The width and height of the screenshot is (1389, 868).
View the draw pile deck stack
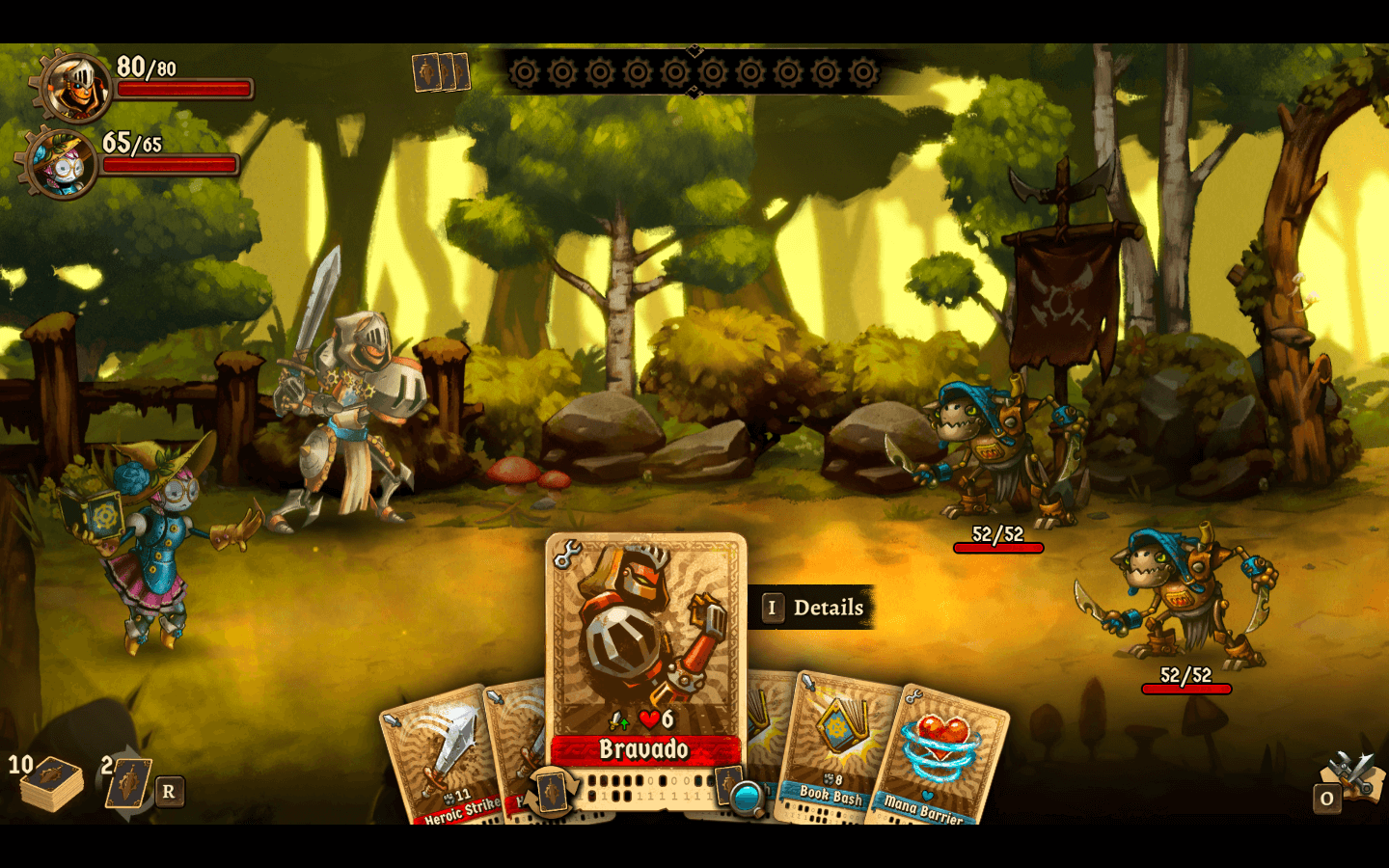(52, 783)
